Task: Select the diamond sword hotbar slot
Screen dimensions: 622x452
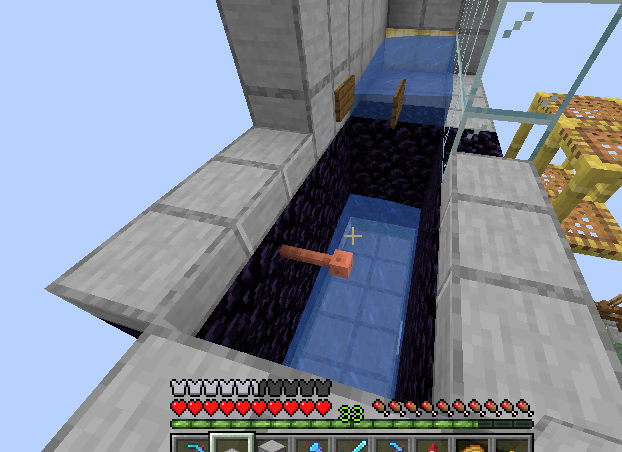Action: pos(353,445)
